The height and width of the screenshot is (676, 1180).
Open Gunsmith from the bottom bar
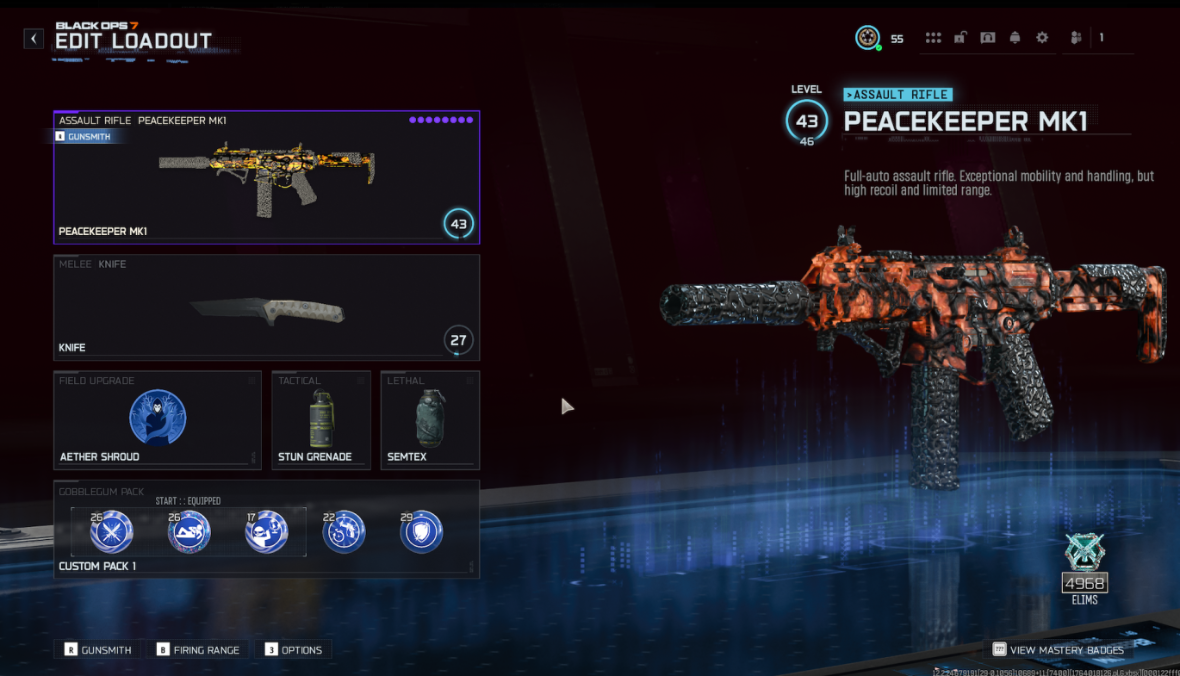coord(98,650)
